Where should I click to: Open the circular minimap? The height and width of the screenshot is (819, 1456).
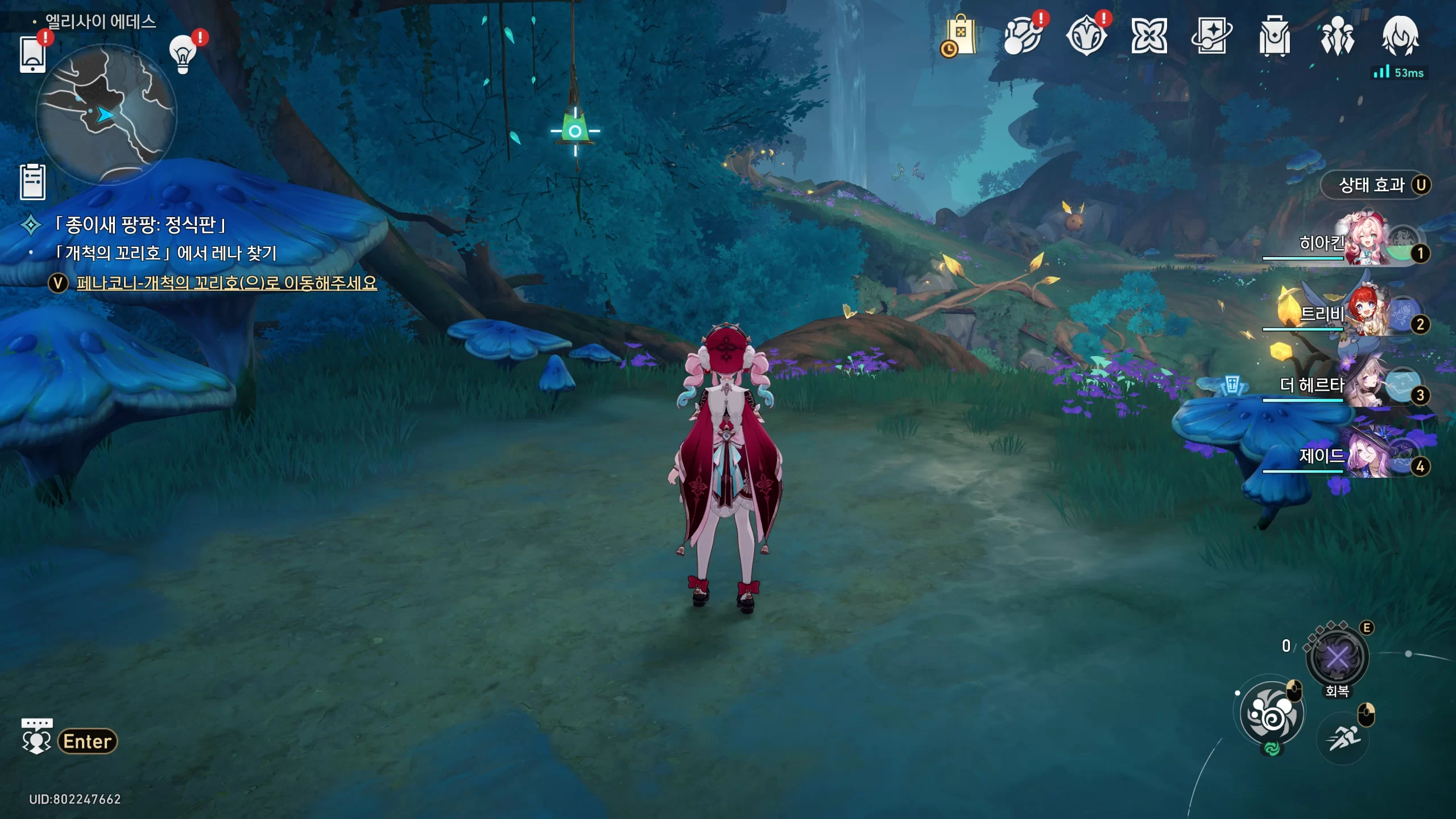[x=106, y=114]
